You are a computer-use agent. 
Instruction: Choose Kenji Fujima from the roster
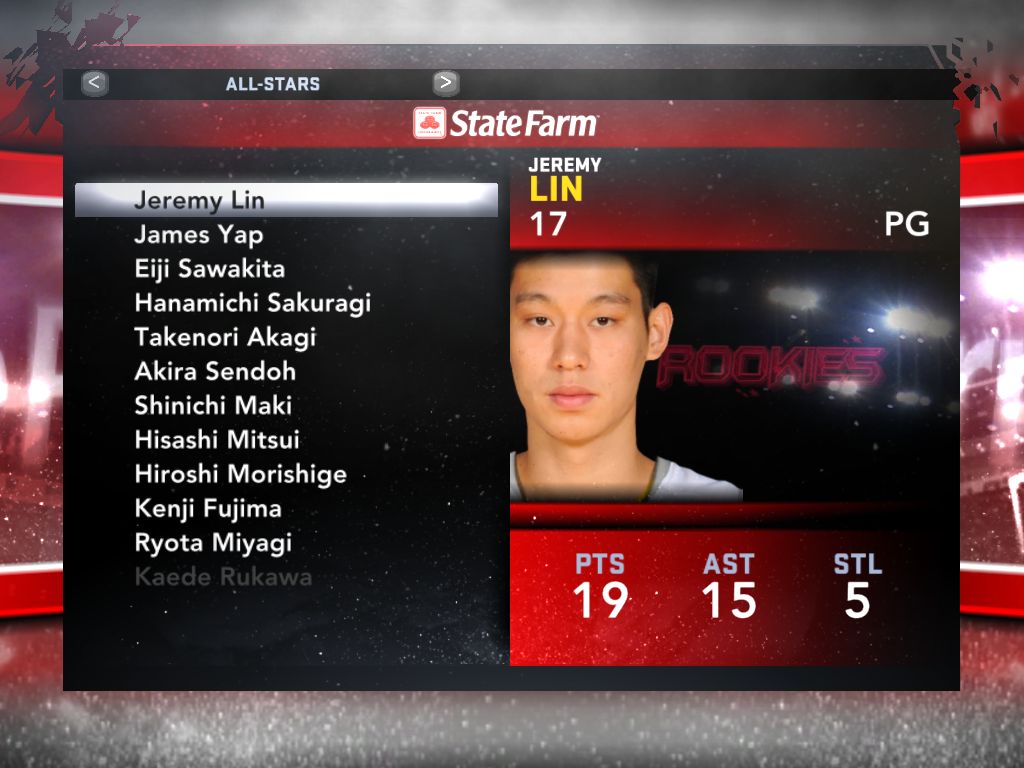208,508
